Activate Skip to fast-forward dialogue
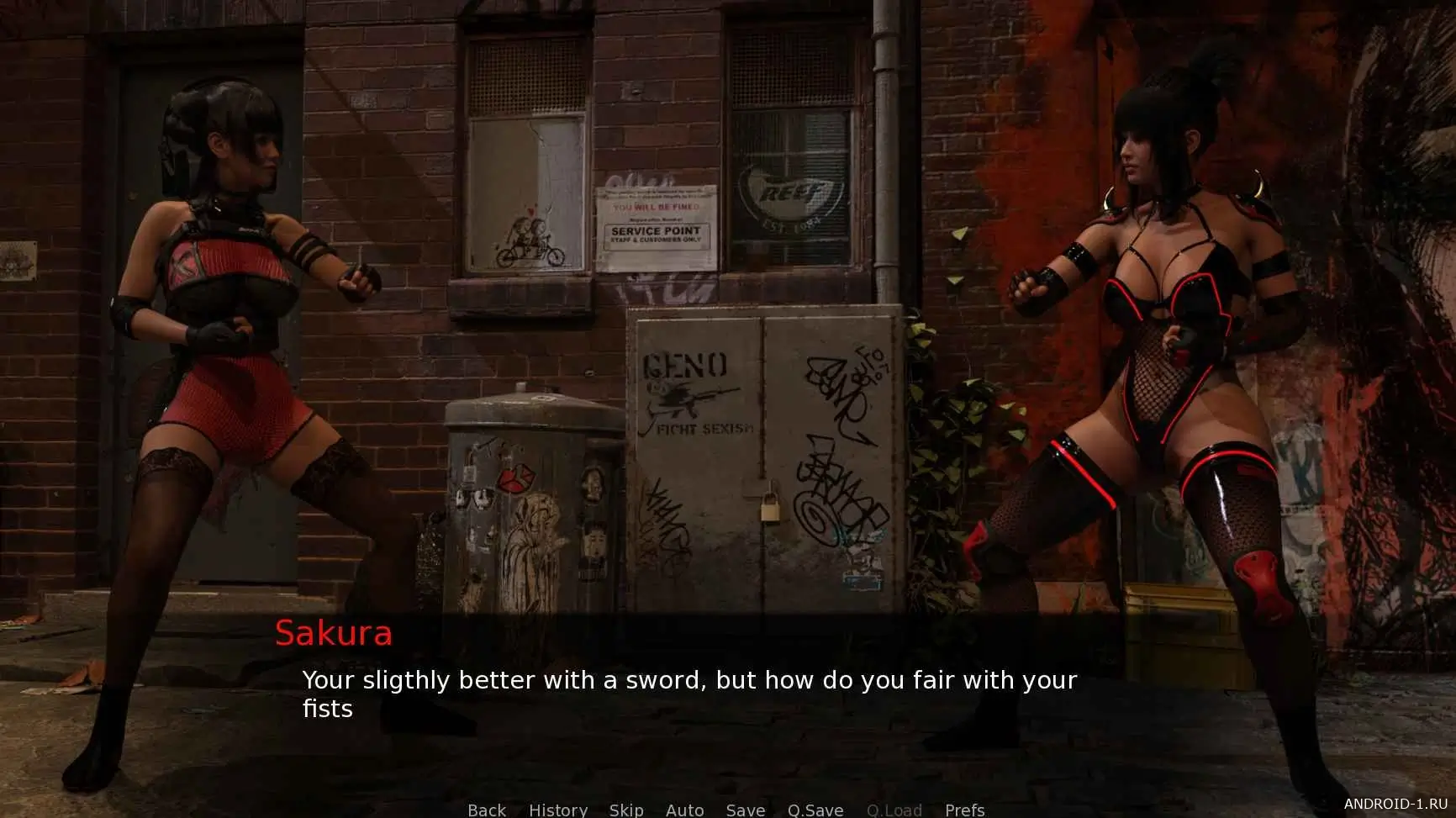Viewport: 1456px width, 818px height. click(626, 810)
